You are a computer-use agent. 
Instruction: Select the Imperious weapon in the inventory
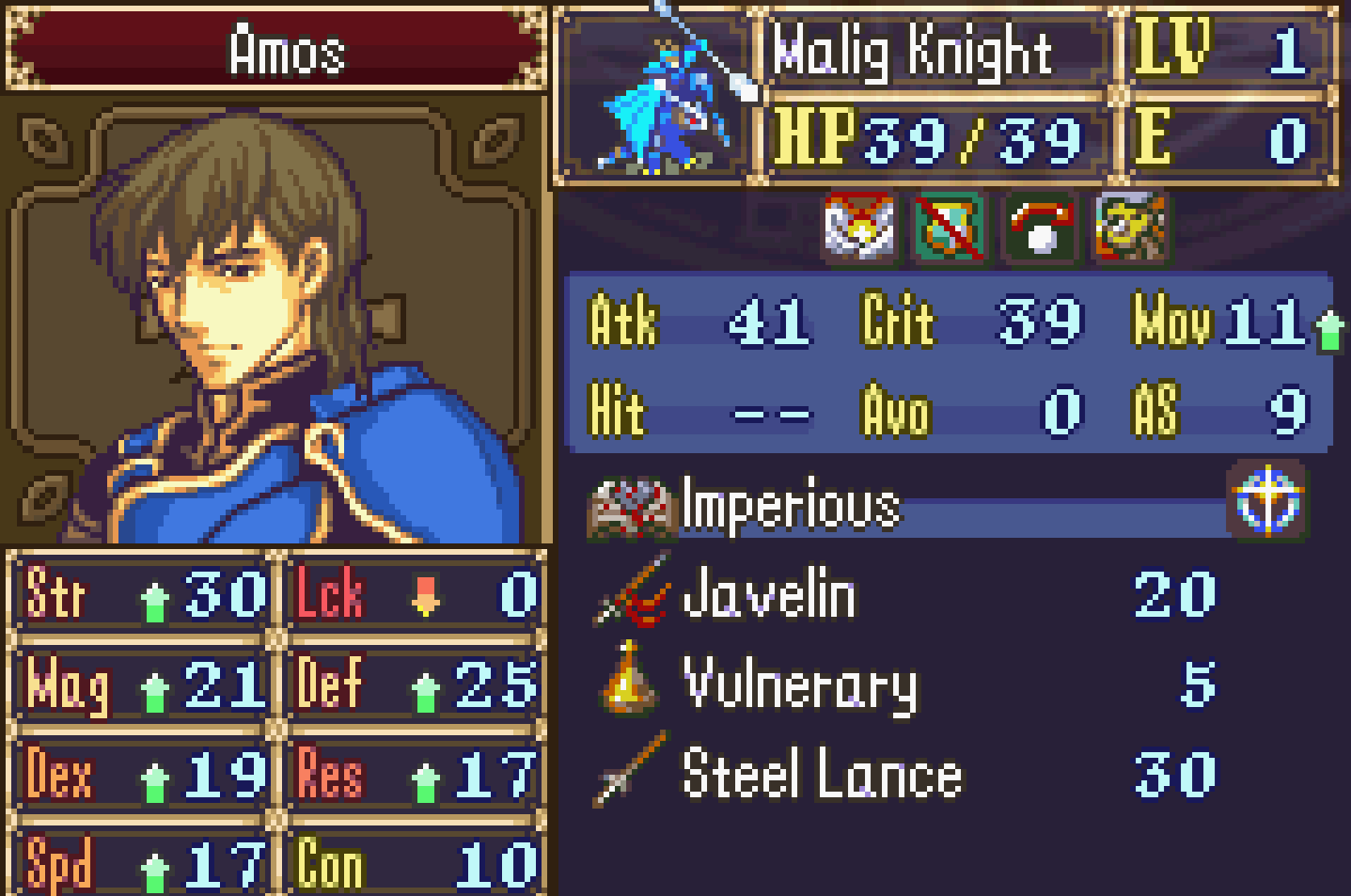coord(790,506)
